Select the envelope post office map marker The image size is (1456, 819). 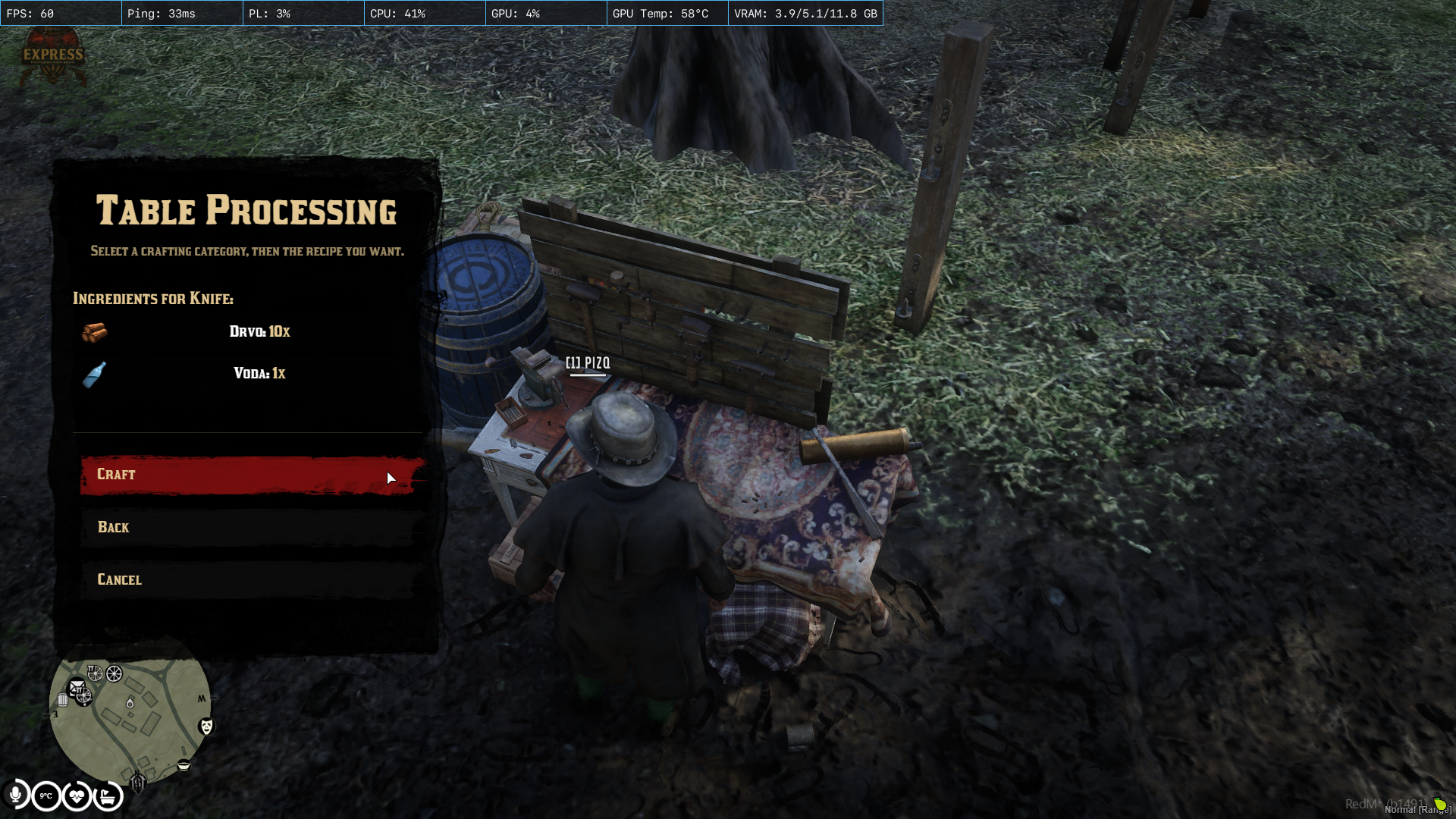[x=77, y=688]
